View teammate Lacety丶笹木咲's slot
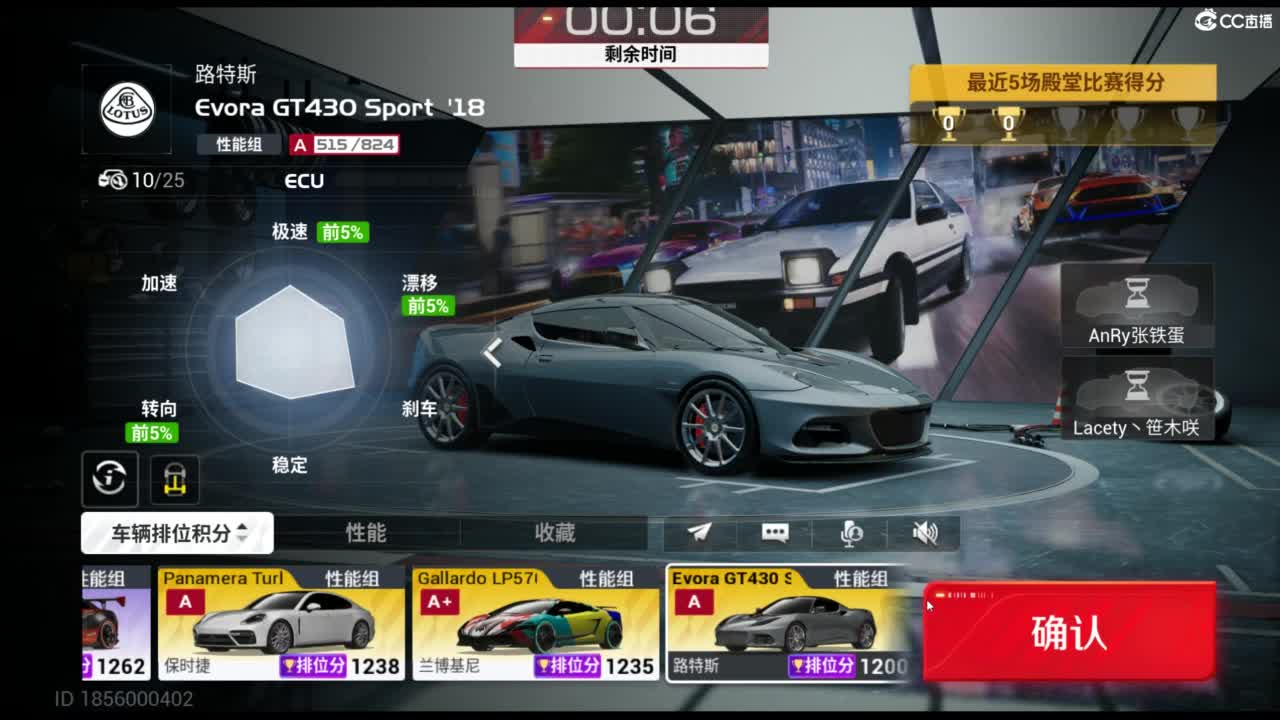Viewport: 1280px width, 720px height. 1136,400
